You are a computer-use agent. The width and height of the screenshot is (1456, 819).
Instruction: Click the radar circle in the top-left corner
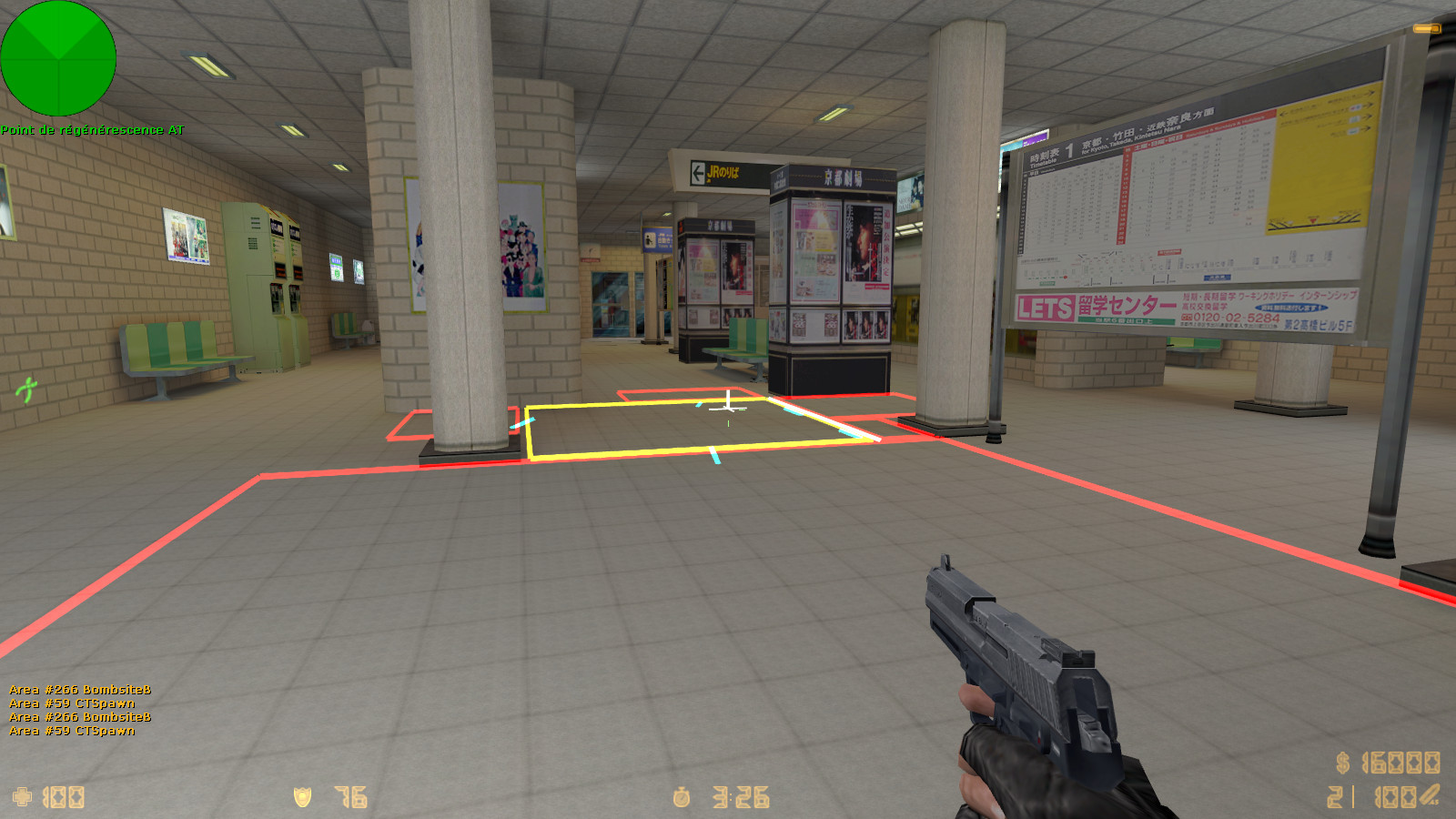(57, 59)
